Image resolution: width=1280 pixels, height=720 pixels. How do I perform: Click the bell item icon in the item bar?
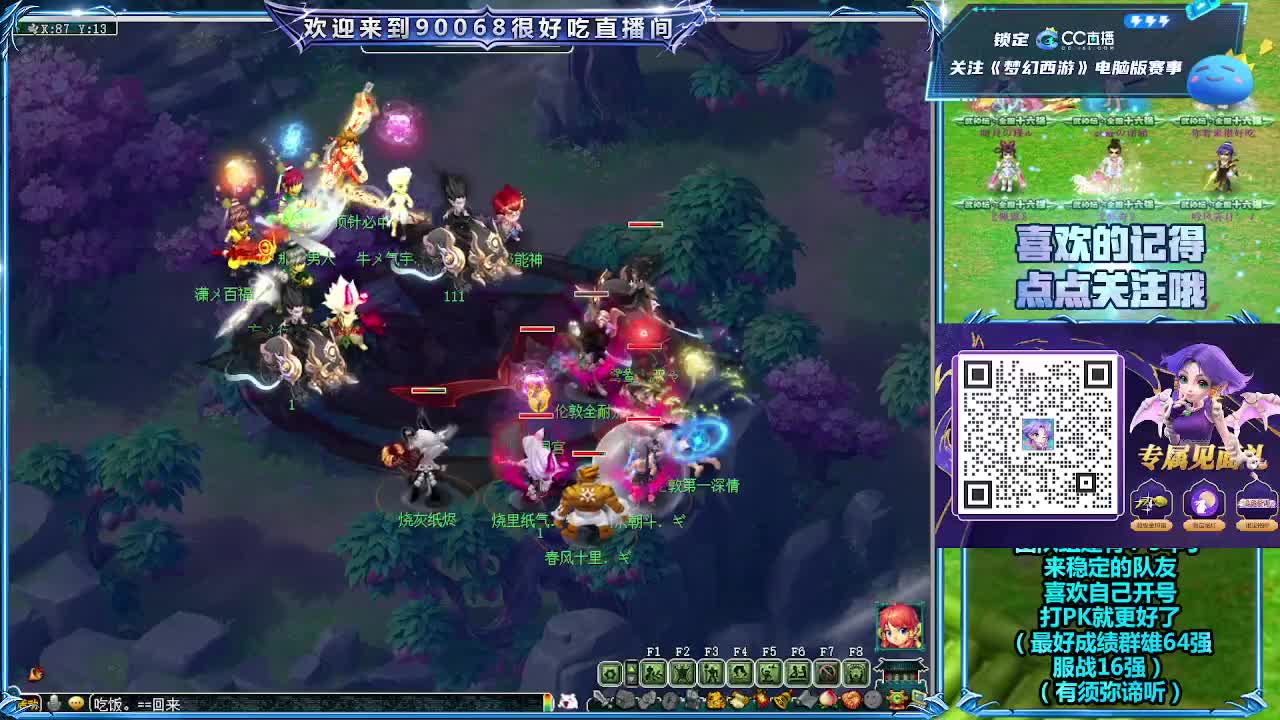[x=779, y=698]
